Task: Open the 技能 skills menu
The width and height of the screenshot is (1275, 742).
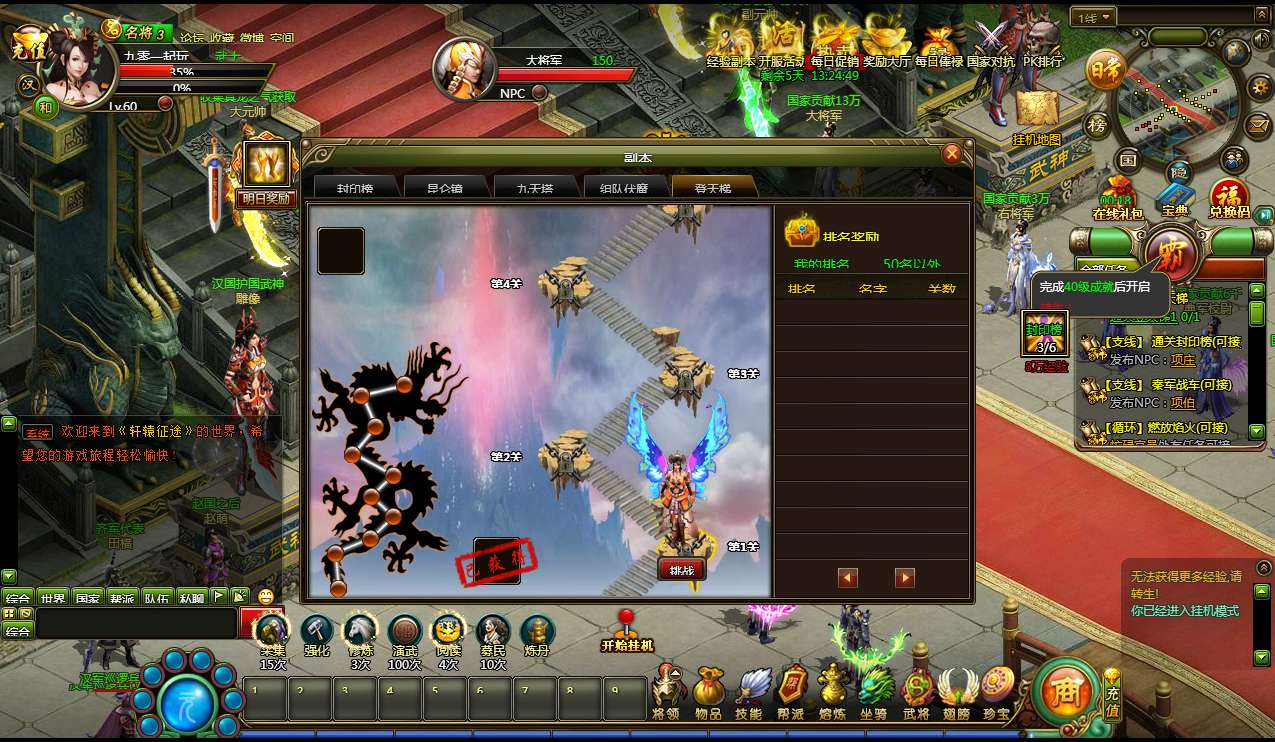Action: (749, 692)
